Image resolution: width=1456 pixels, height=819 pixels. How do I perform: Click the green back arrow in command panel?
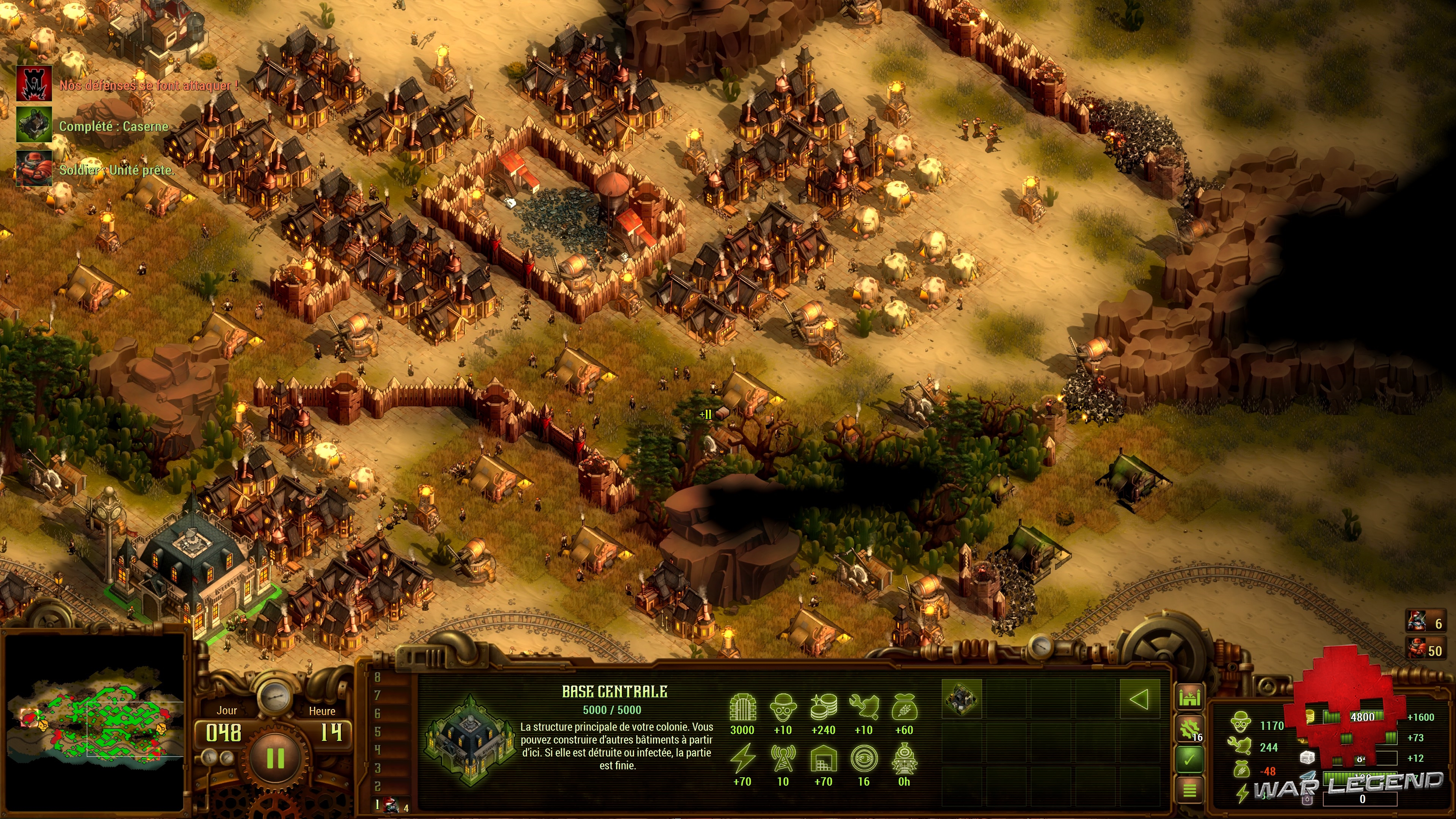tap(1139, 699)
